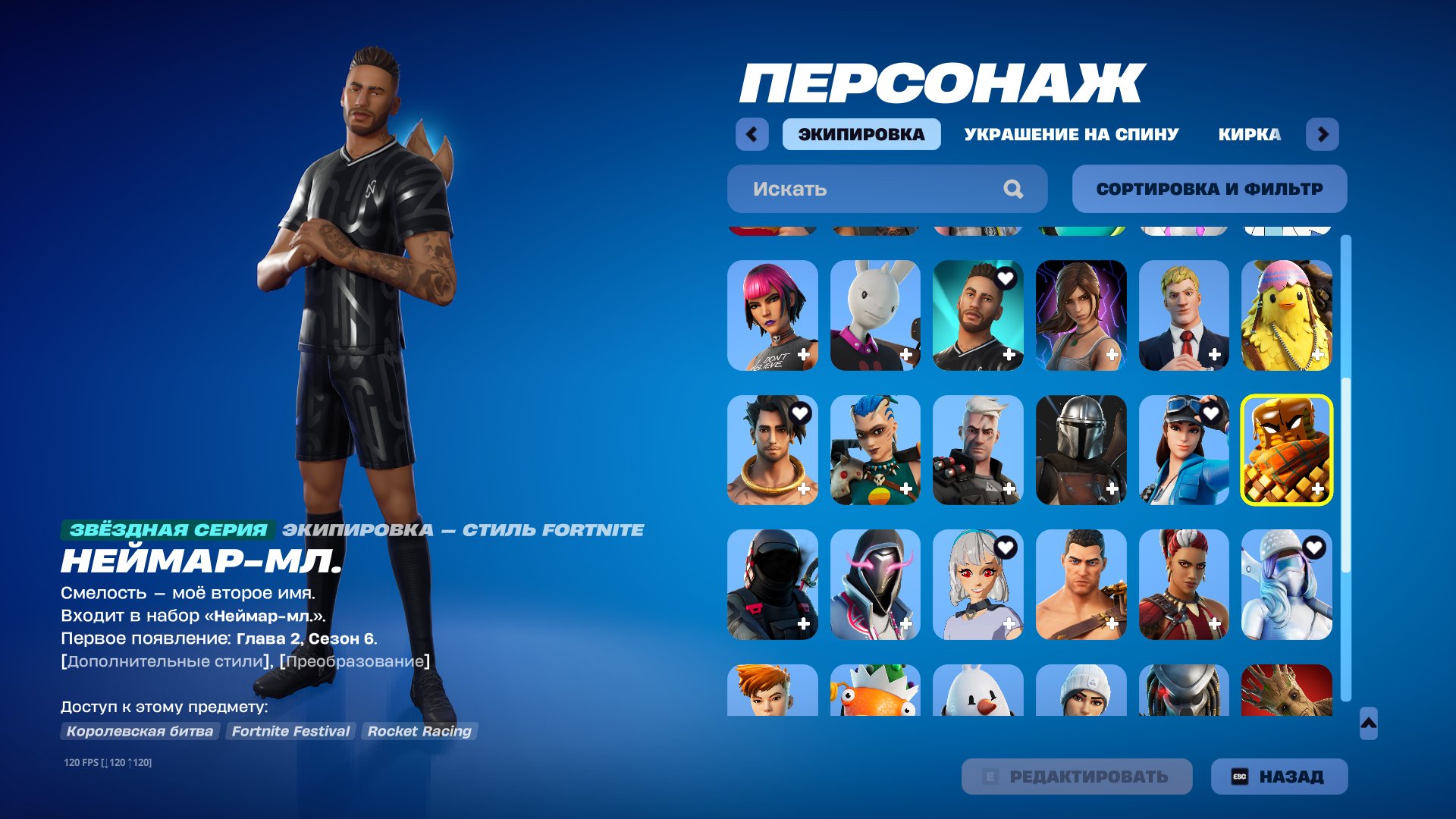Click the plus icon on the Lara Croft skin
This screenshot has width=1456, height=819.
click(1113, 353)
